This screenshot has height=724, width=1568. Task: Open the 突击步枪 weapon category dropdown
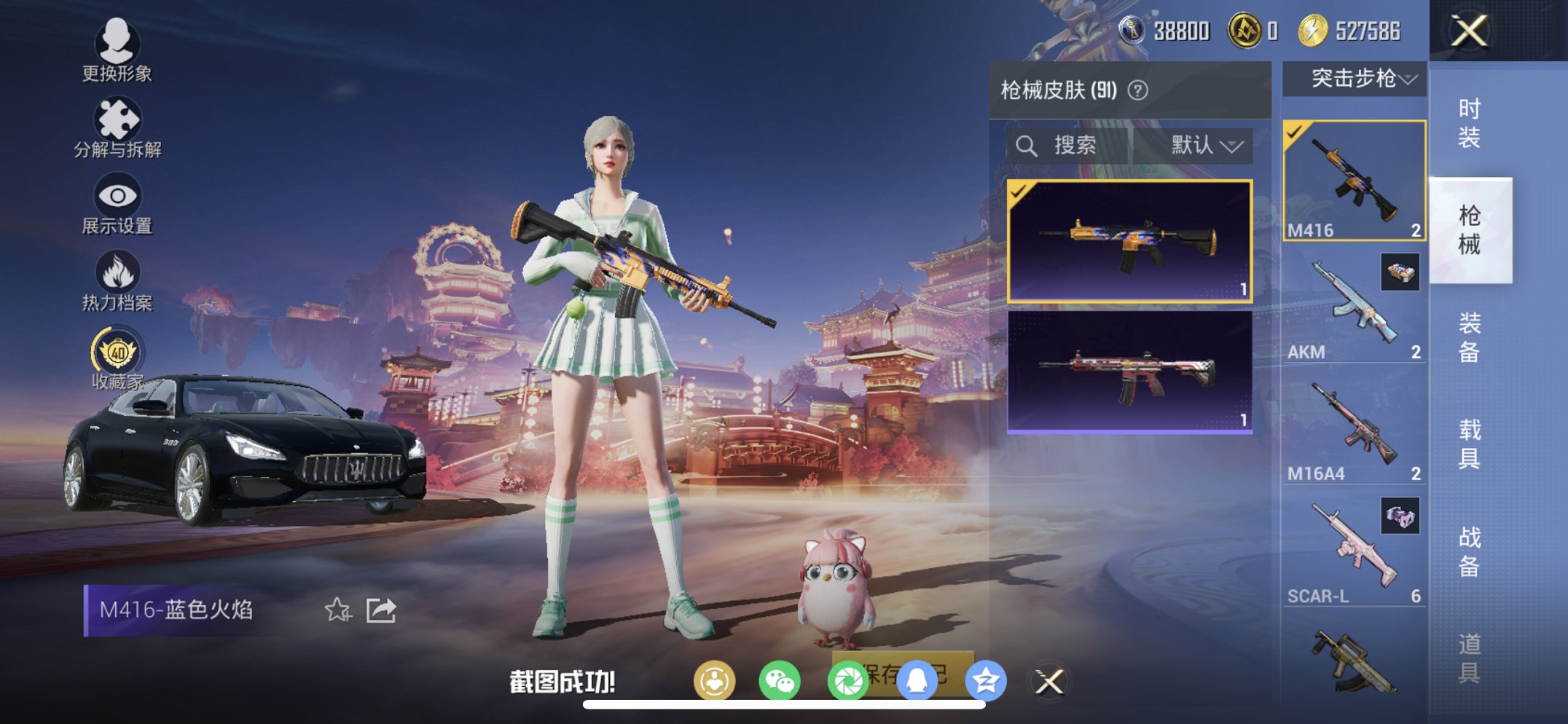click(1353, 79)
